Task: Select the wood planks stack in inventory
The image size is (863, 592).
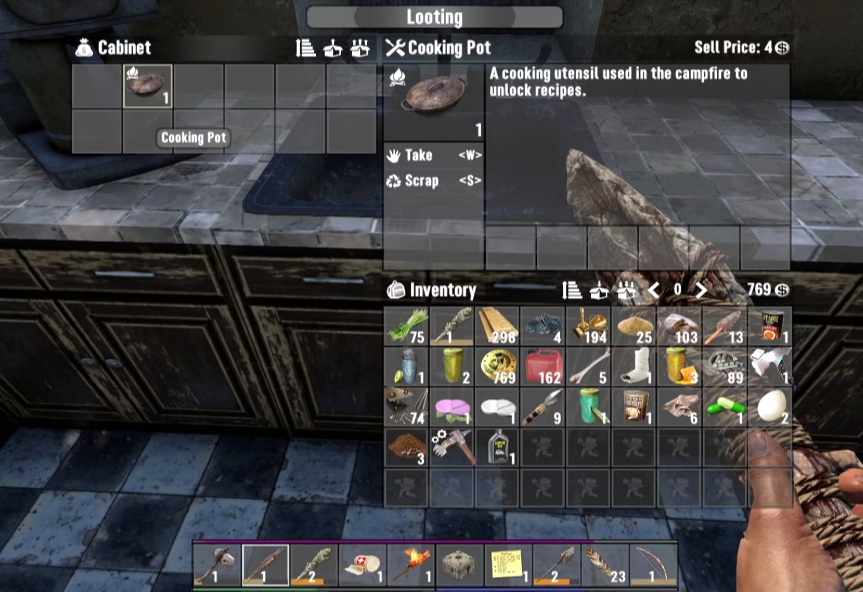Action: 497,327
